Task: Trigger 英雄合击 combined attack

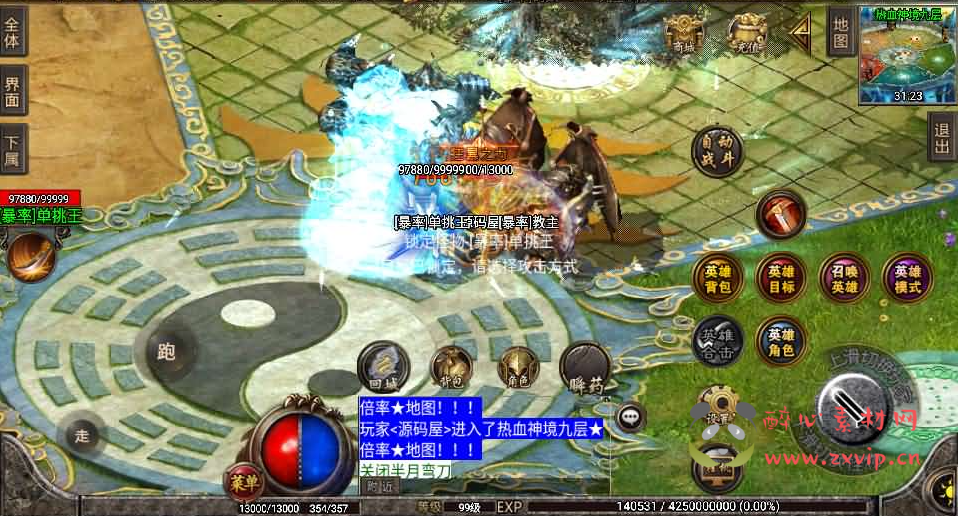Action: (718, 342)
